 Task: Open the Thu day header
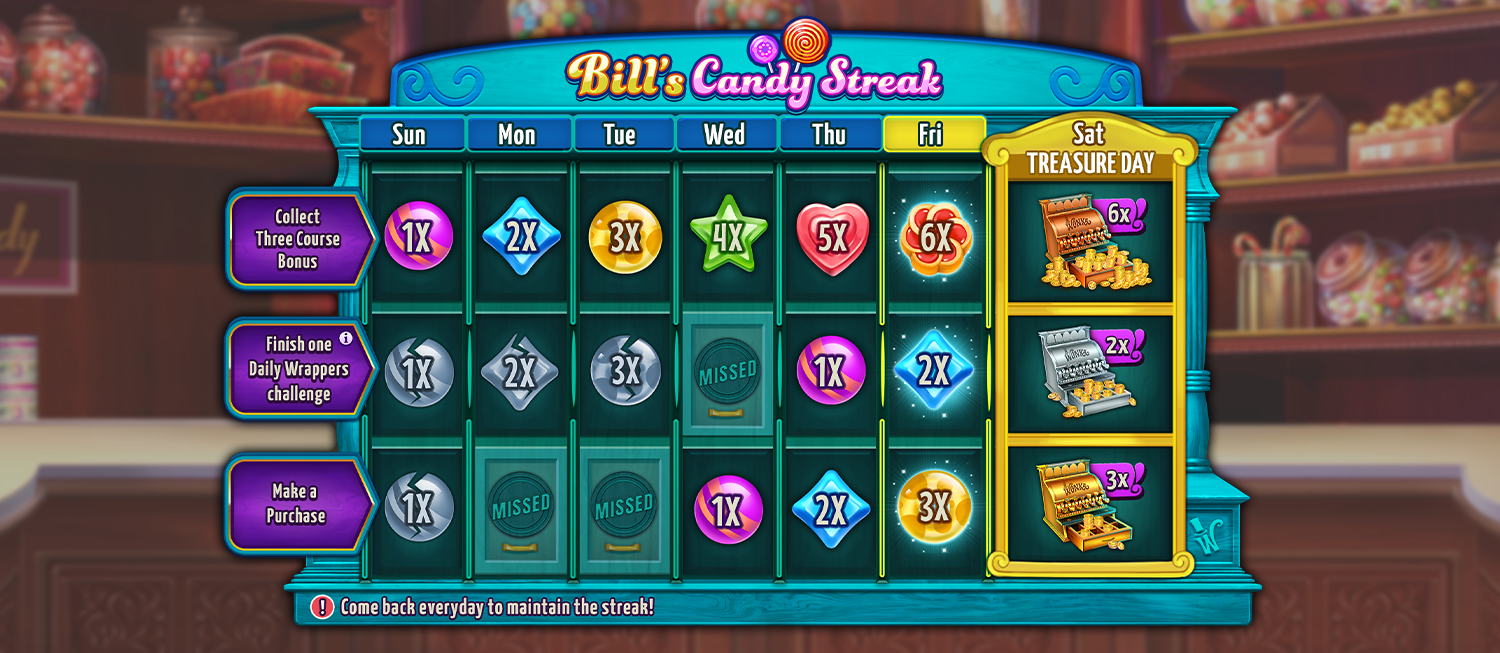click(x=829, y=135)
